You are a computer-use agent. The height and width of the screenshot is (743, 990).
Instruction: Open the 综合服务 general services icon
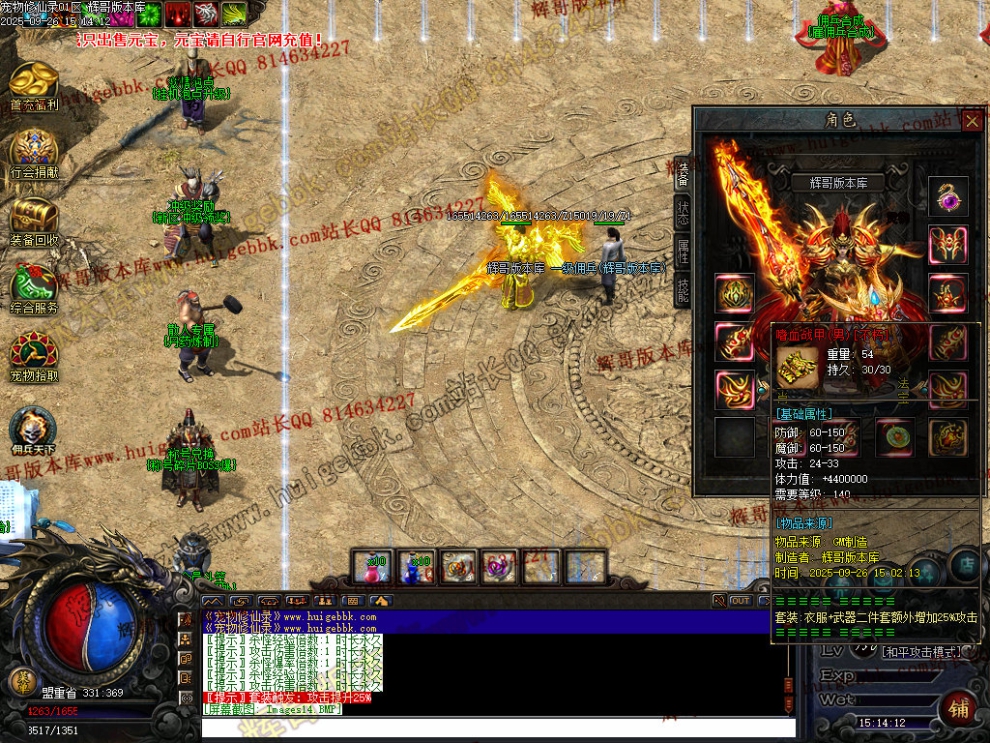point(34,288)
